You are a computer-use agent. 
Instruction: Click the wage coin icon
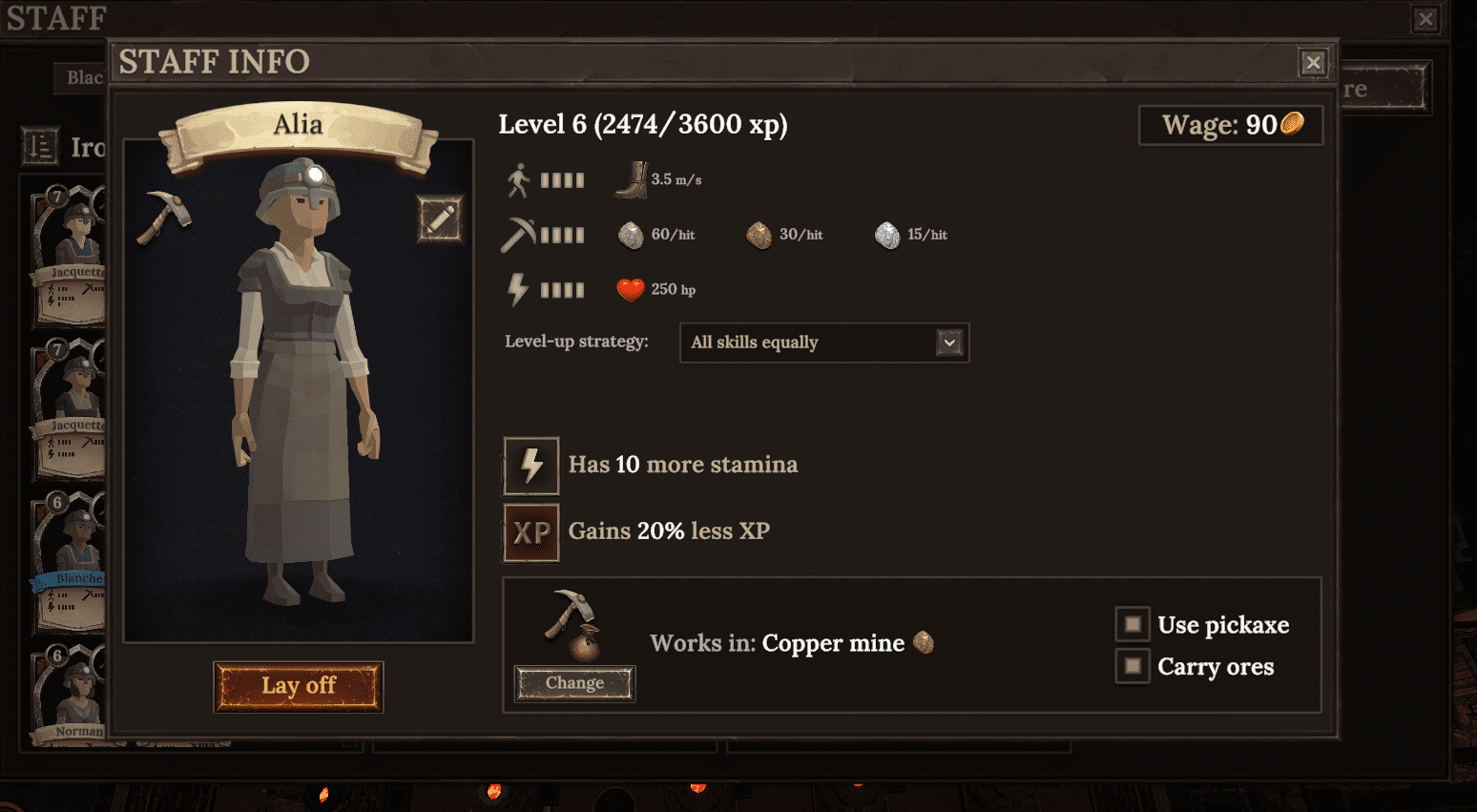[x=1293, y=124]
